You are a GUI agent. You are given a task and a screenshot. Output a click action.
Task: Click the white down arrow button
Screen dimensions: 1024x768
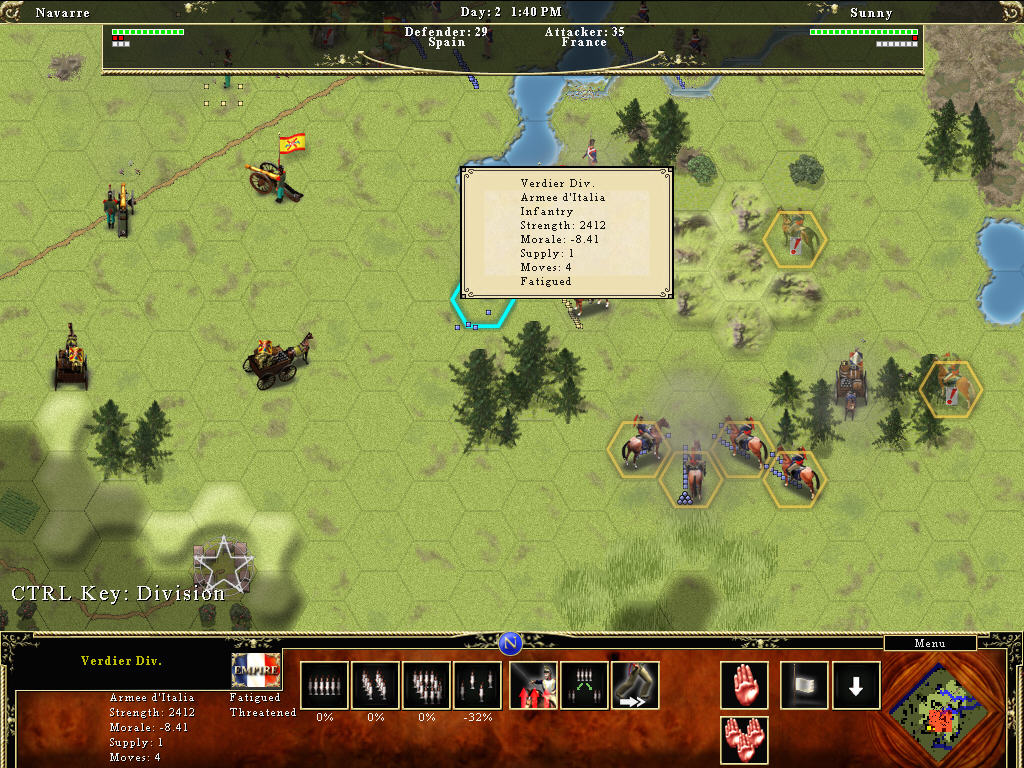coord(856,685)
